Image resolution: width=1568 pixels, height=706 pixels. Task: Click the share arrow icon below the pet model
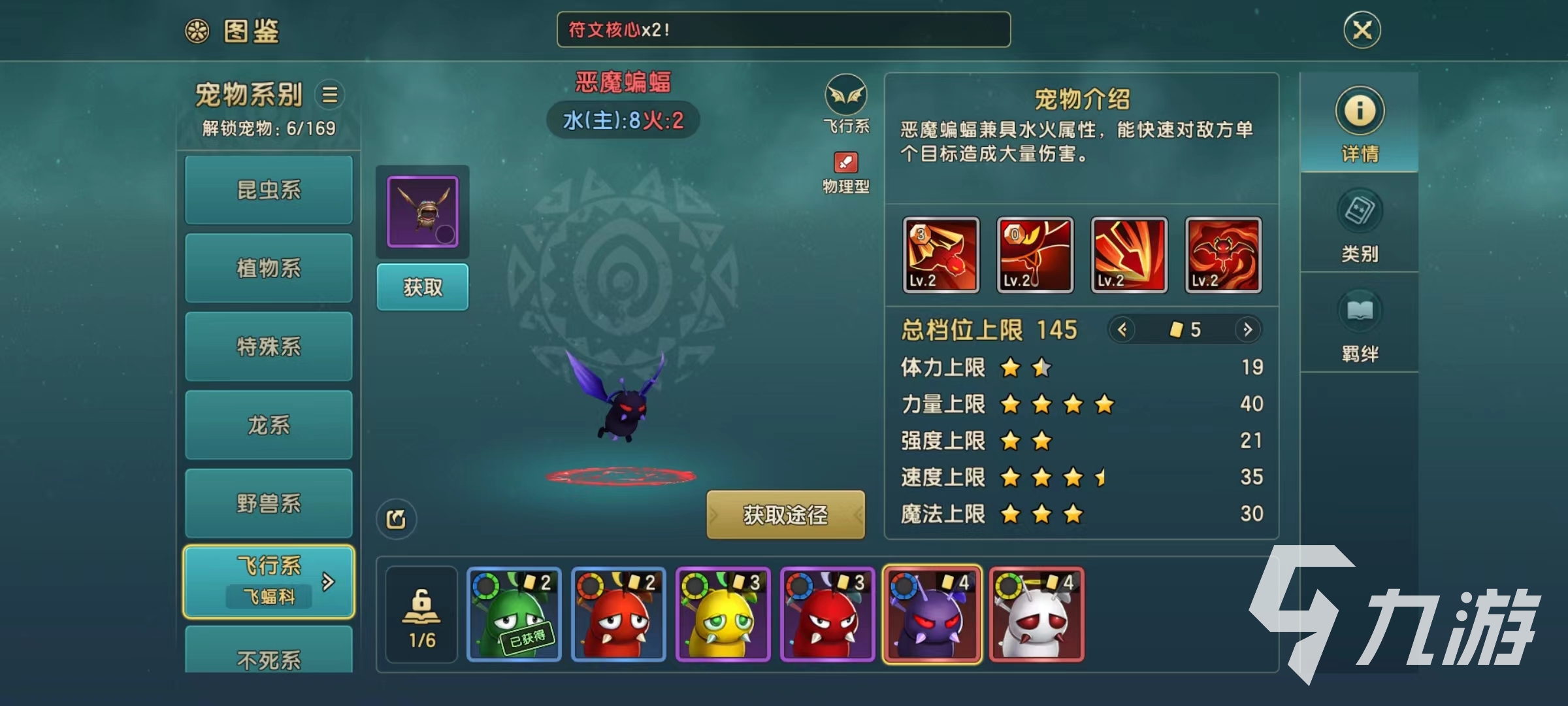[x=397, y=518]
